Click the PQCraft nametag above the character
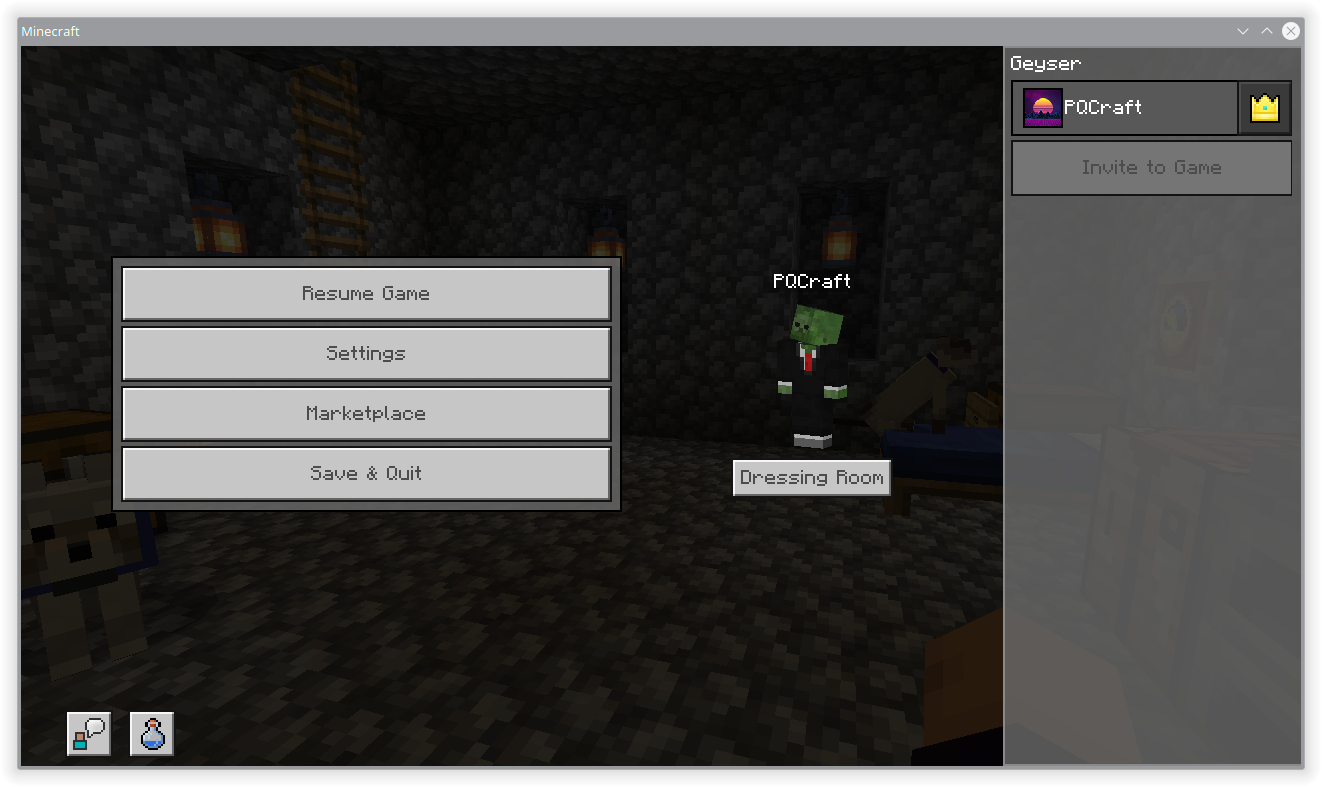 [811, 281]
